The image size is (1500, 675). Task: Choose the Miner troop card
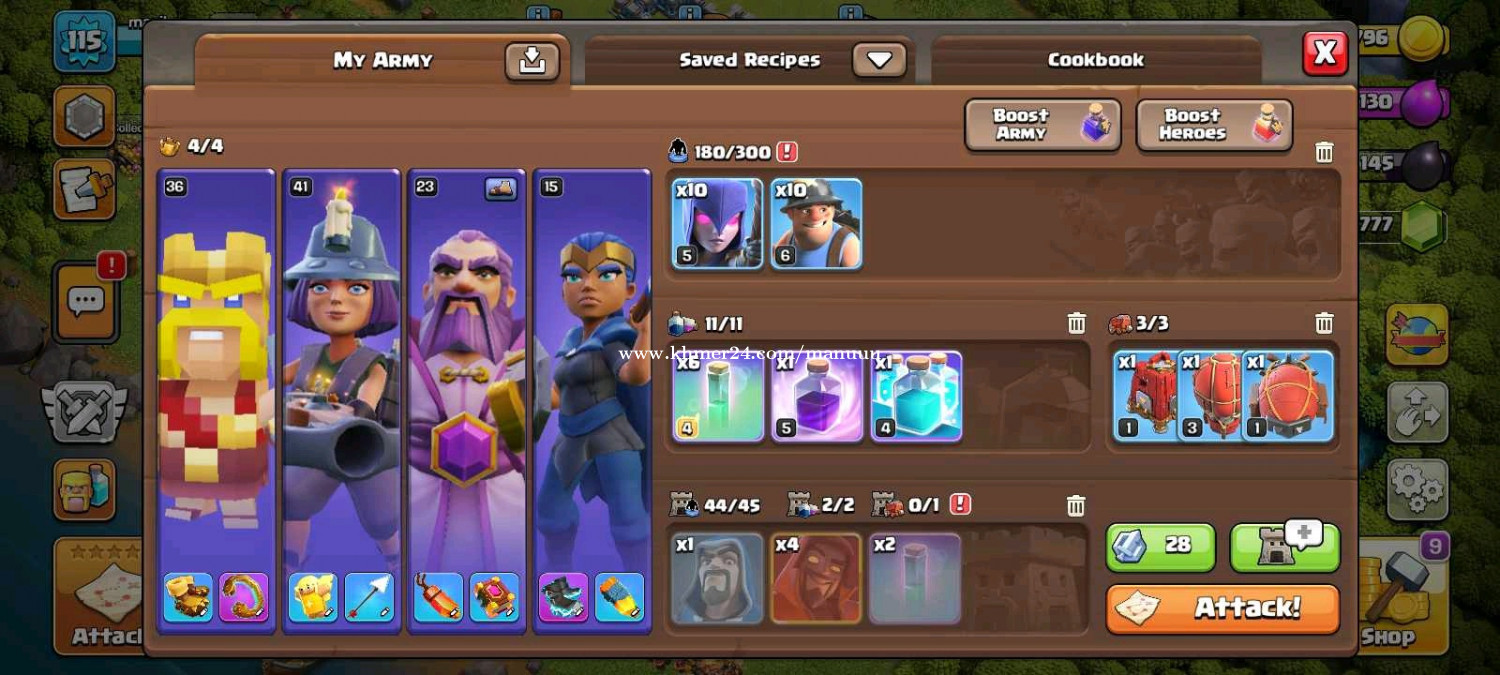tap(816, 224)
